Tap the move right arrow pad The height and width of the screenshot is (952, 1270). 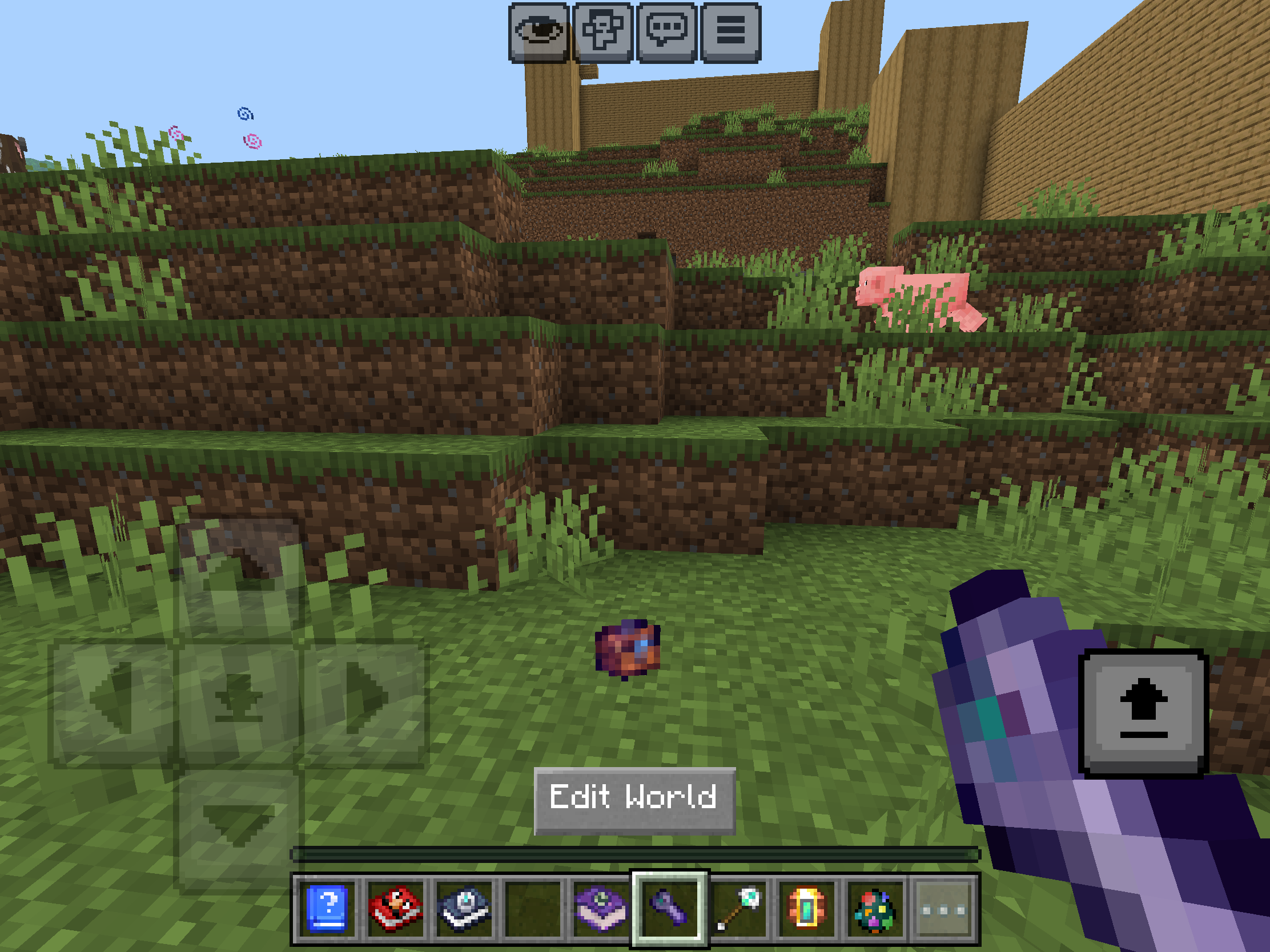coord(364,703)
